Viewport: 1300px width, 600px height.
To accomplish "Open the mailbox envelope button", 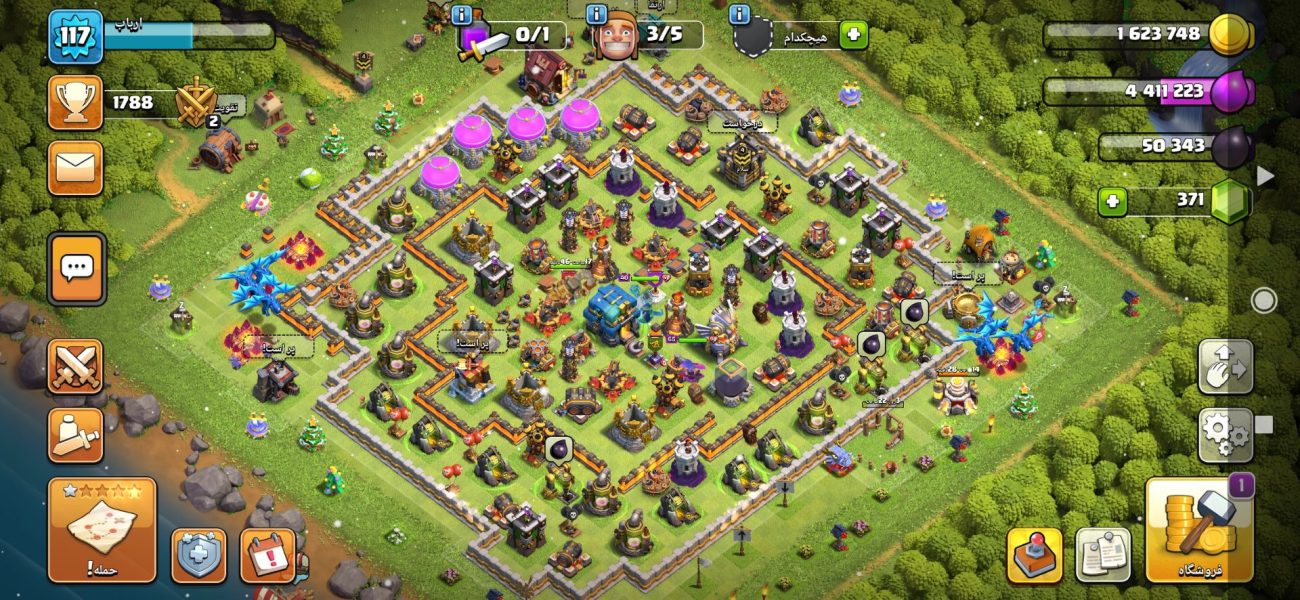I will pos(76,167).
